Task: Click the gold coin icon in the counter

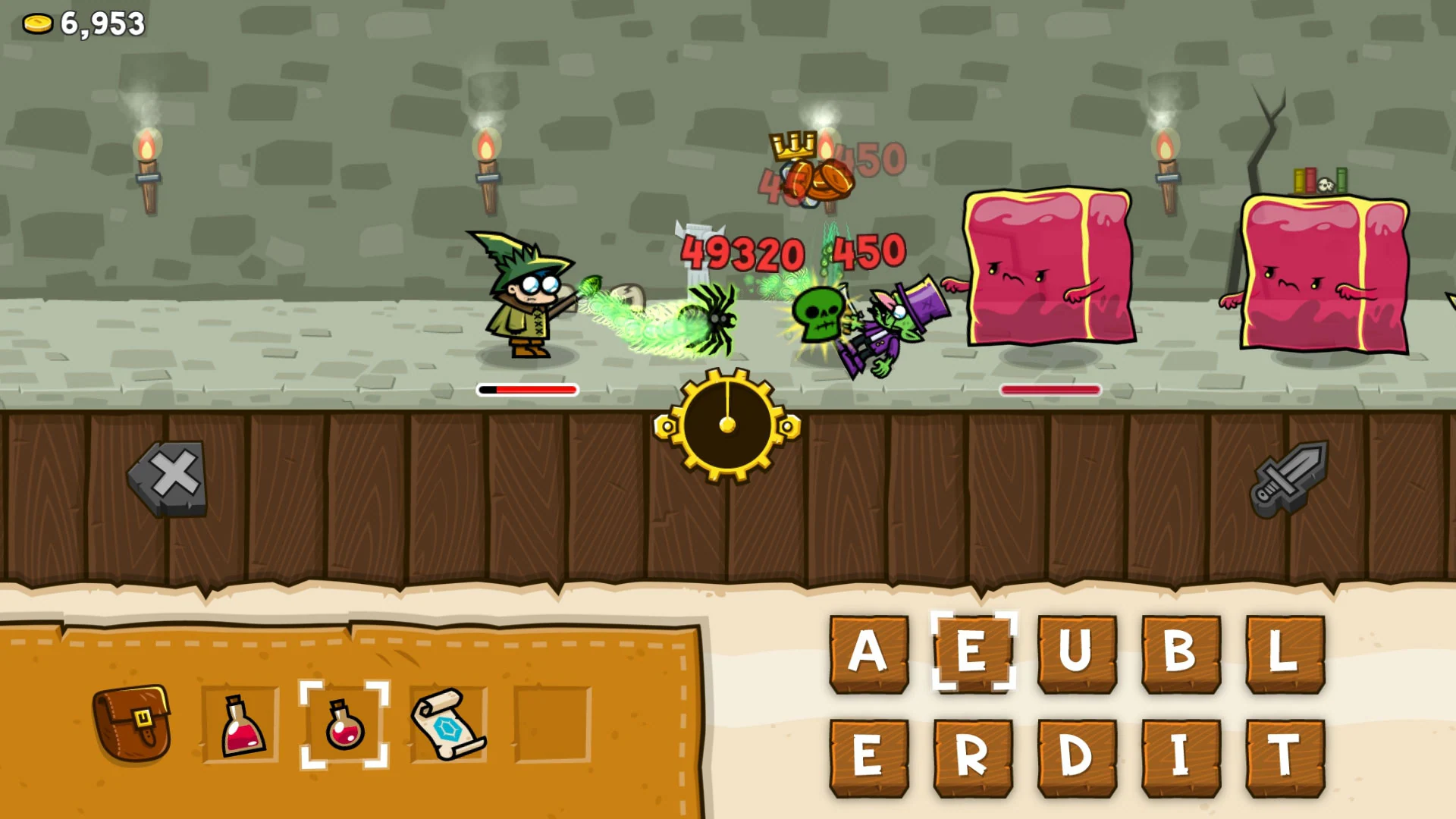Action: (36, 23)
